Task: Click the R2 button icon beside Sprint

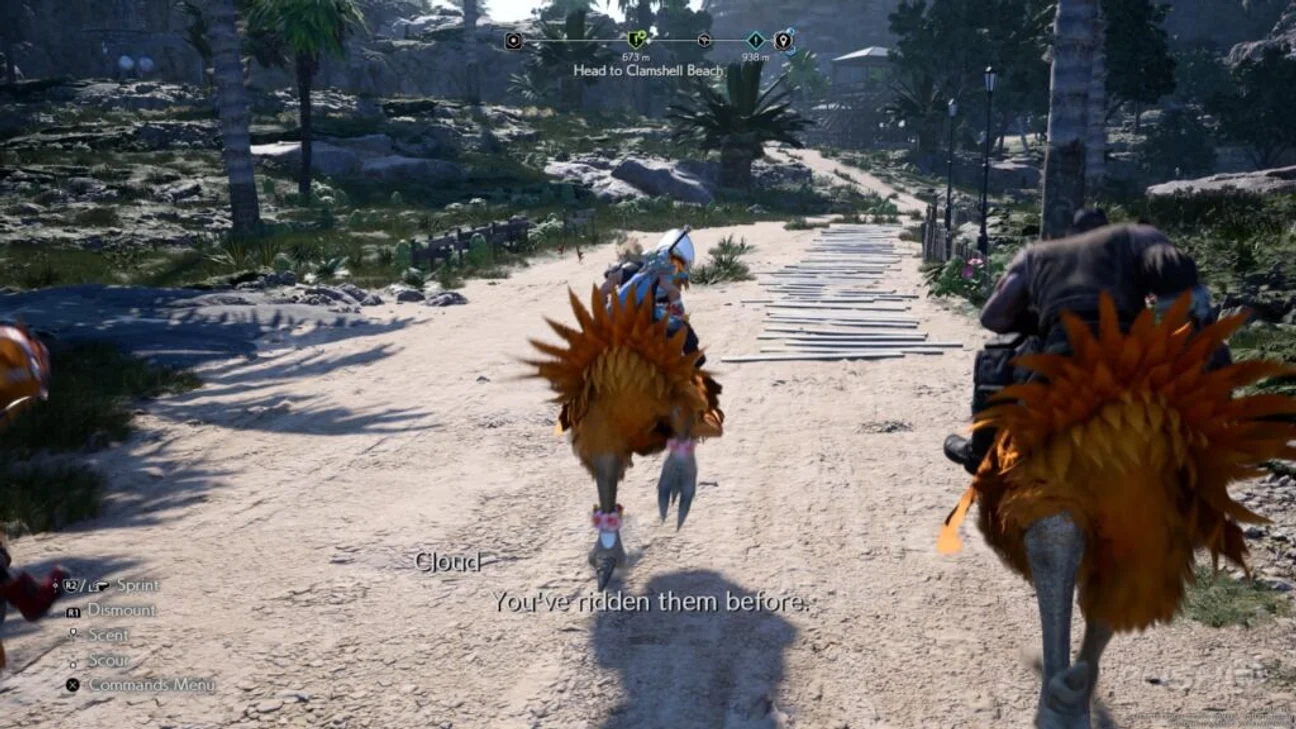Action: (x=69, y=586)
